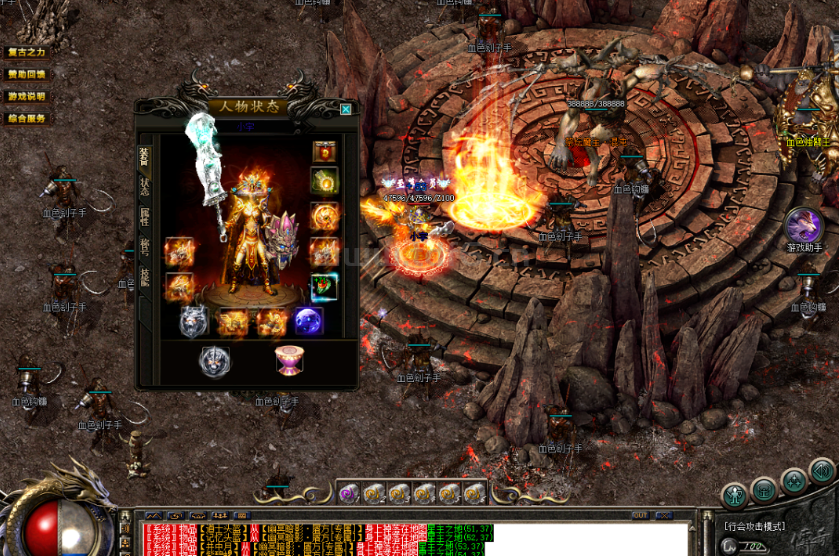Screen dimensions: 840x556
Task: Toggle the sound speaker button
Action: pos(822,471)
